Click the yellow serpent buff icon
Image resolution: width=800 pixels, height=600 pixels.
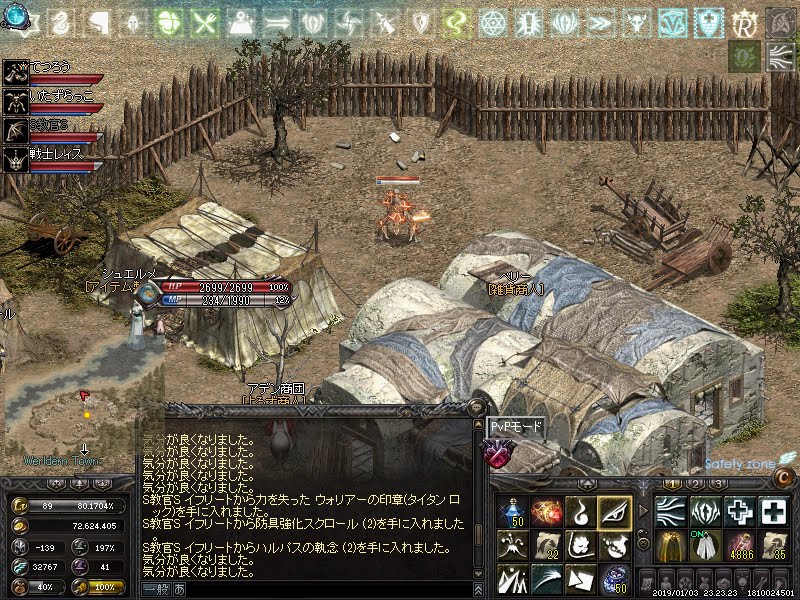(x=457, y=22)
